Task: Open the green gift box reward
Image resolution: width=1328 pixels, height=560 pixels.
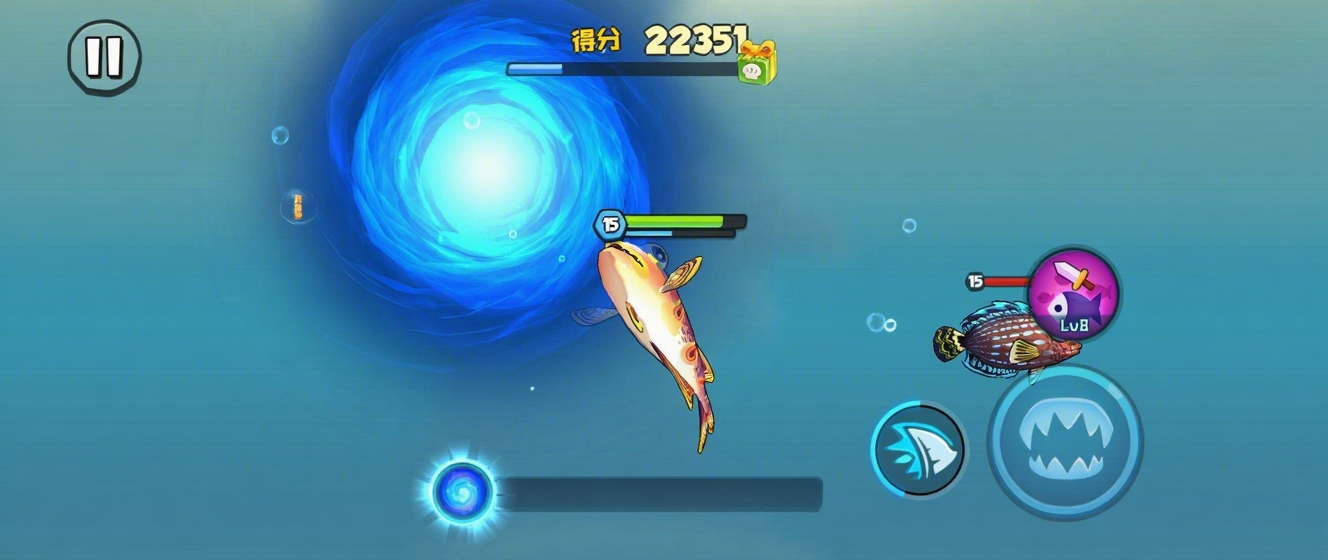Action: (757, 63)
